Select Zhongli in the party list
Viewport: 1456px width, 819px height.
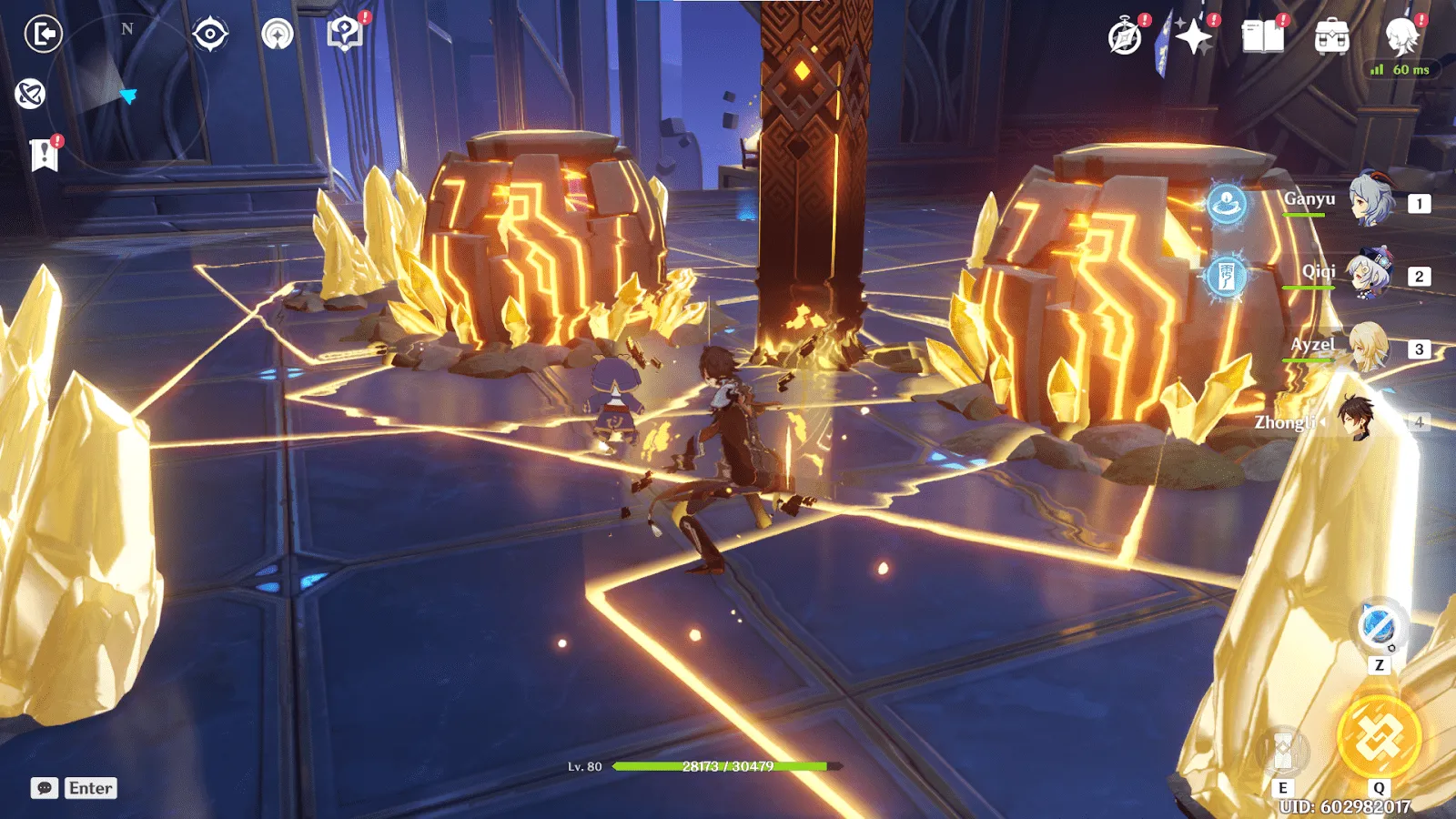click(1358, 420)
